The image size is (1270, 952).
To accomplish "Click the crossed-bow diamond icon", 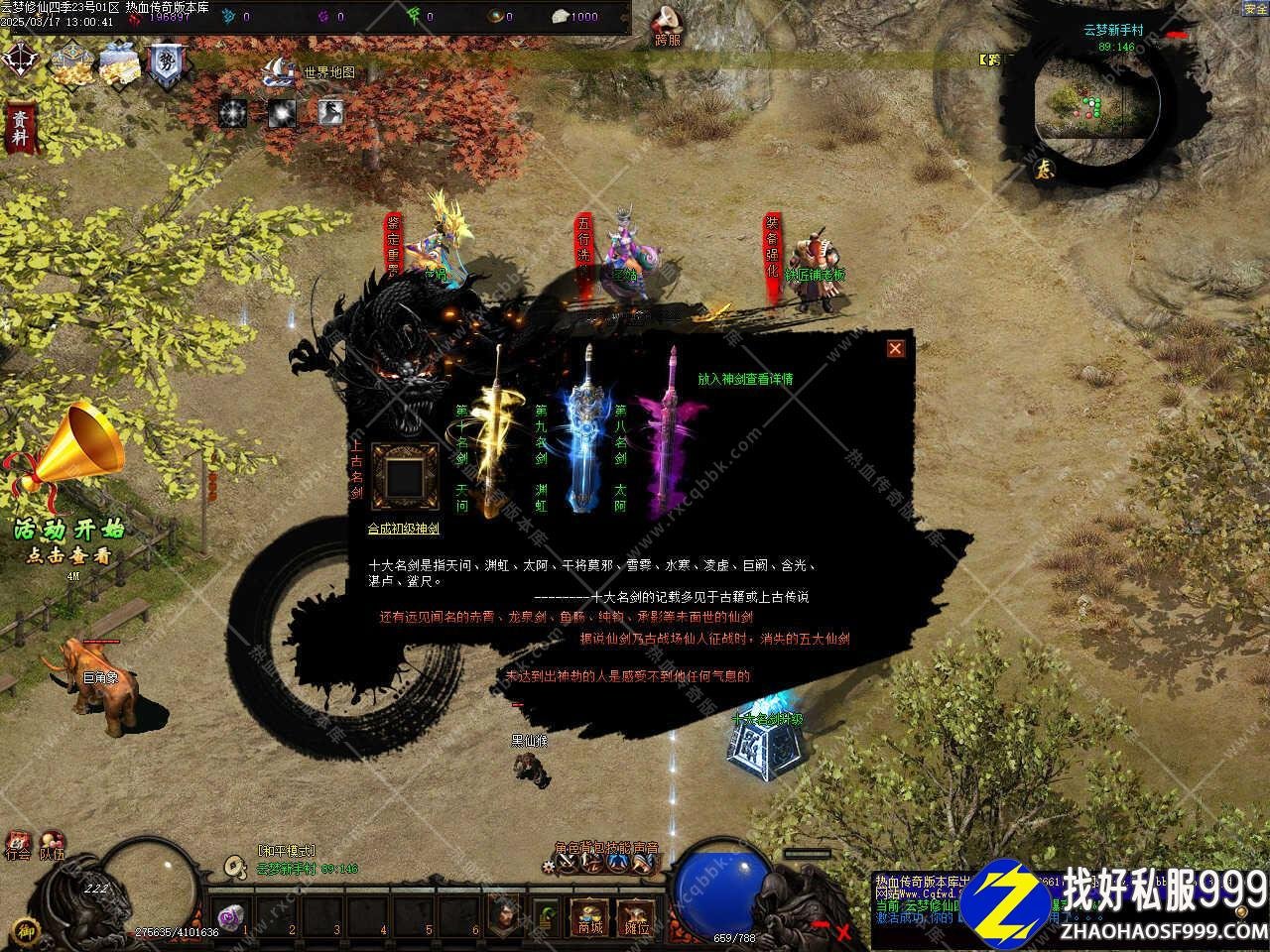I will coord(18,60).
